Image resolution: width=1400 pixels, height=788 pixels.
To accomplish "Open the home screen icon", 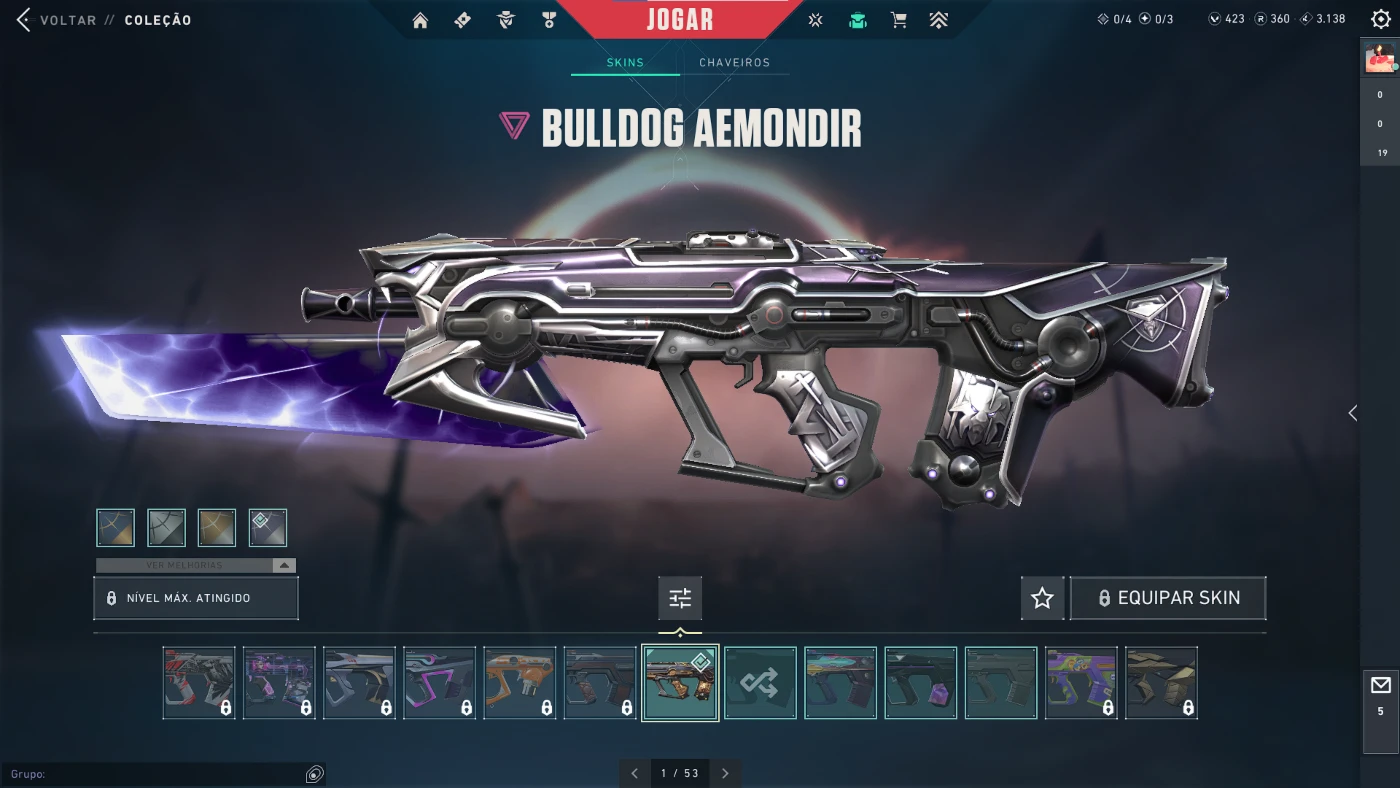I will (x=420, y=20).
